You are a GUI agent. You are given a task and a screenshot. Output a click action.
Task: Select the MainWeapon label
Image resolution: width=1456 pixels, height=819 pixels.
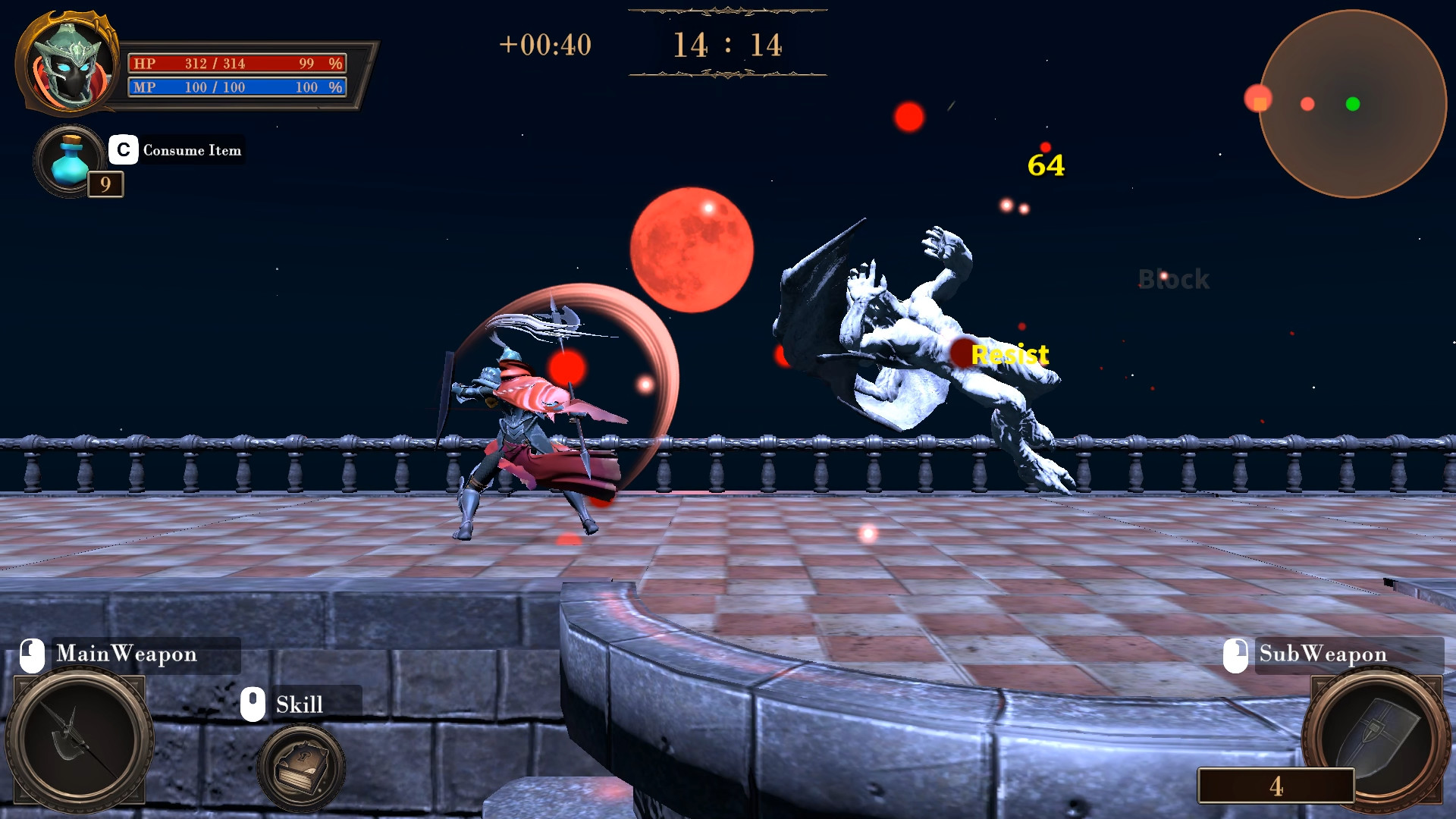pyautogui.click(x=127, y=654)
